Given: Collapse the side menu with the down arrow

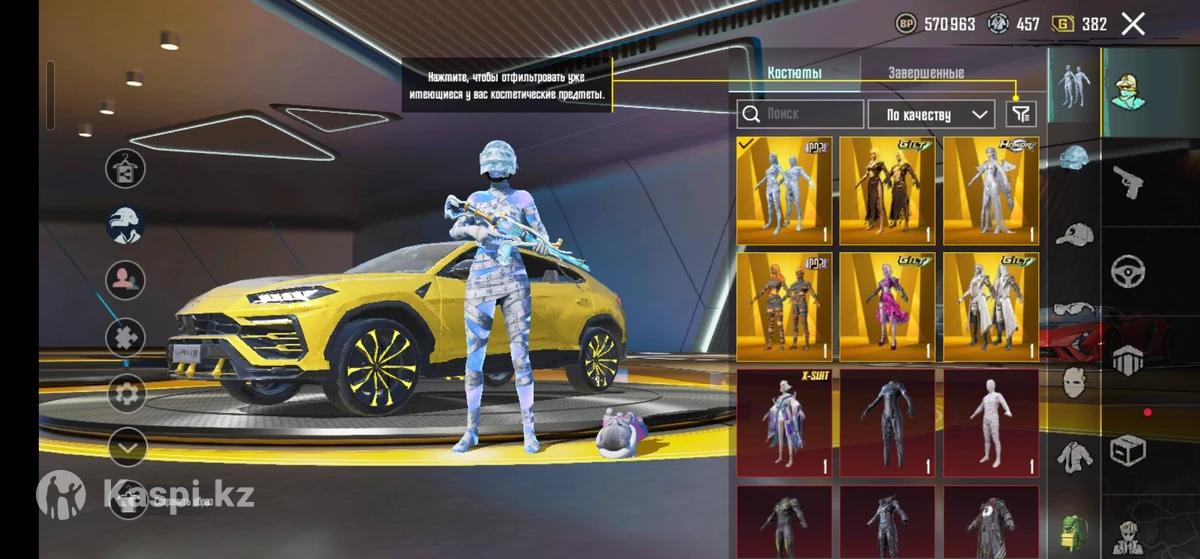Looking at the screenshot, I should [127, 447].
